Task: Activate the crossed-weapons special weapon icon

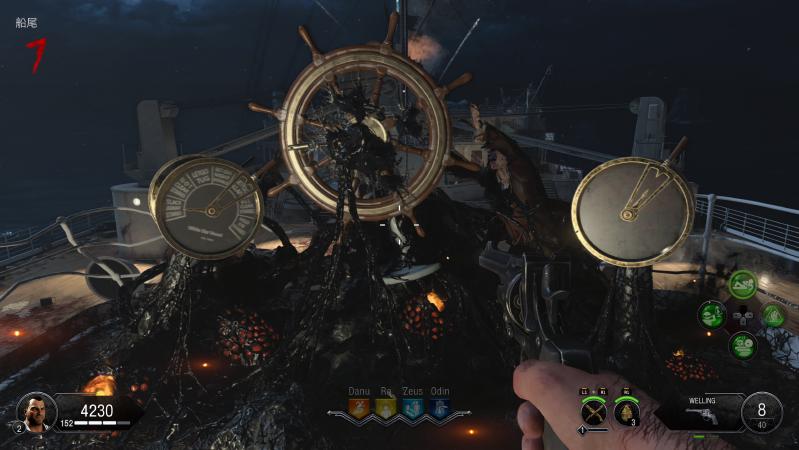Action: (x=594, y=410)
